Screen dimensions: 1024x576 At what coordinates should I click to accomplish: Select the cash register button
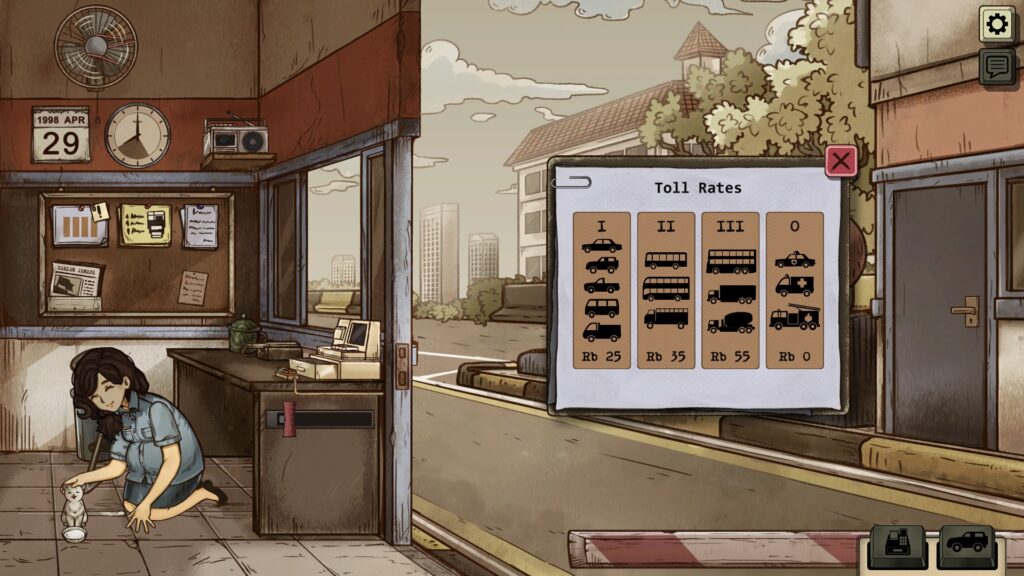coord(895,545)
